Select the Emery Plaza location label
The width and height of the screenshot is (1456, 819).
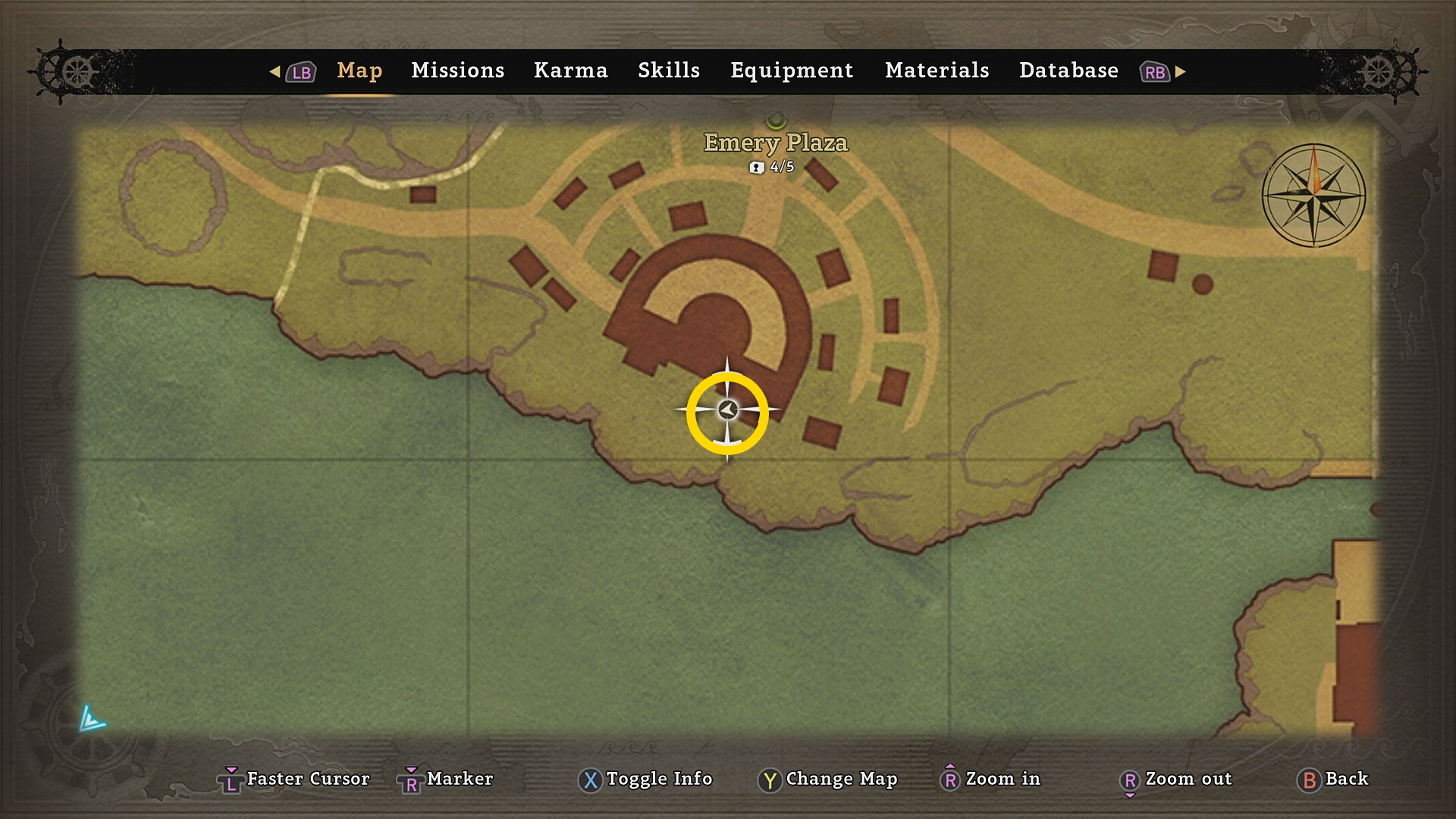point(775,143)
